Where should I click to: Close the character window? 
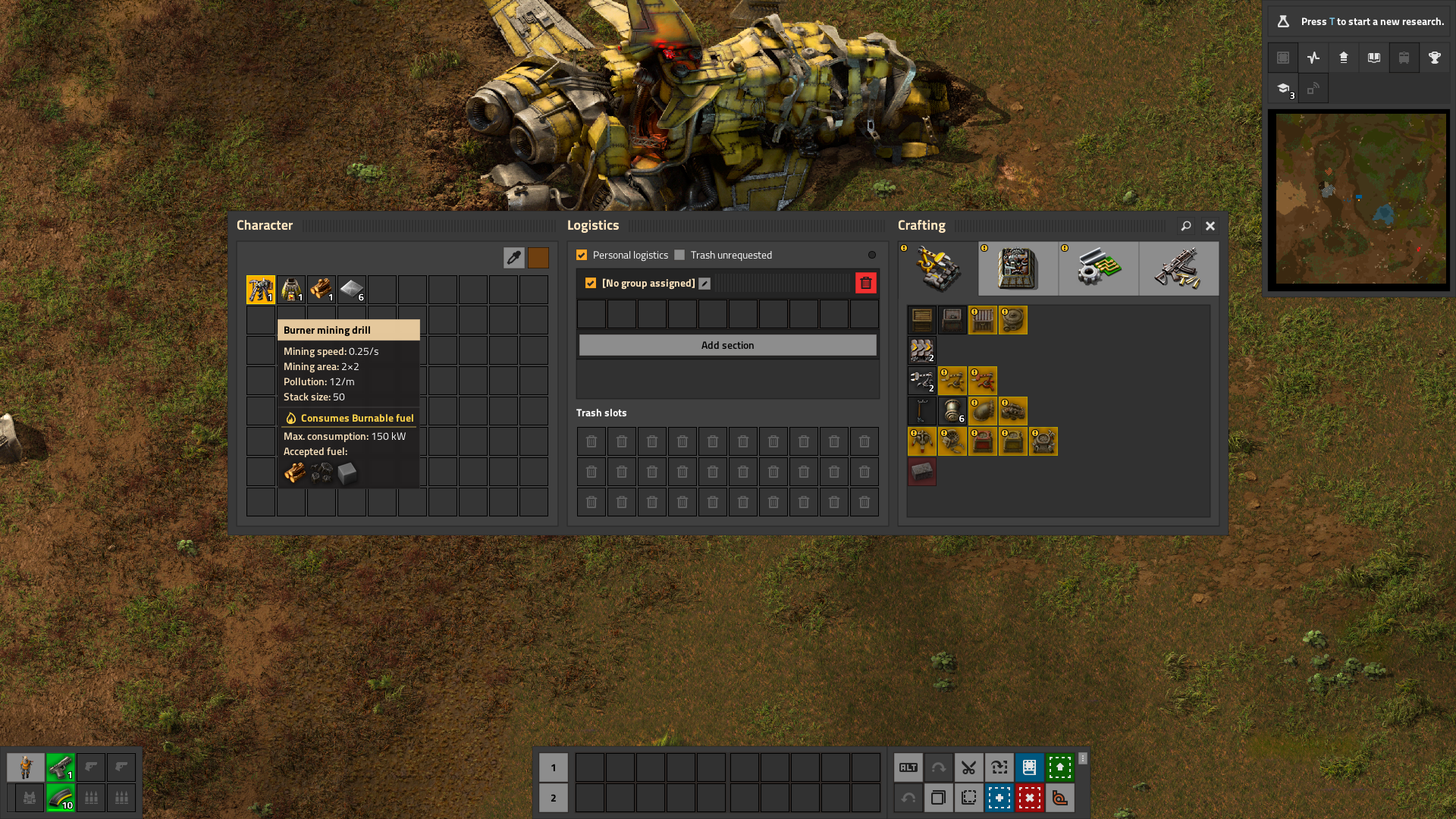[1210, 226]
